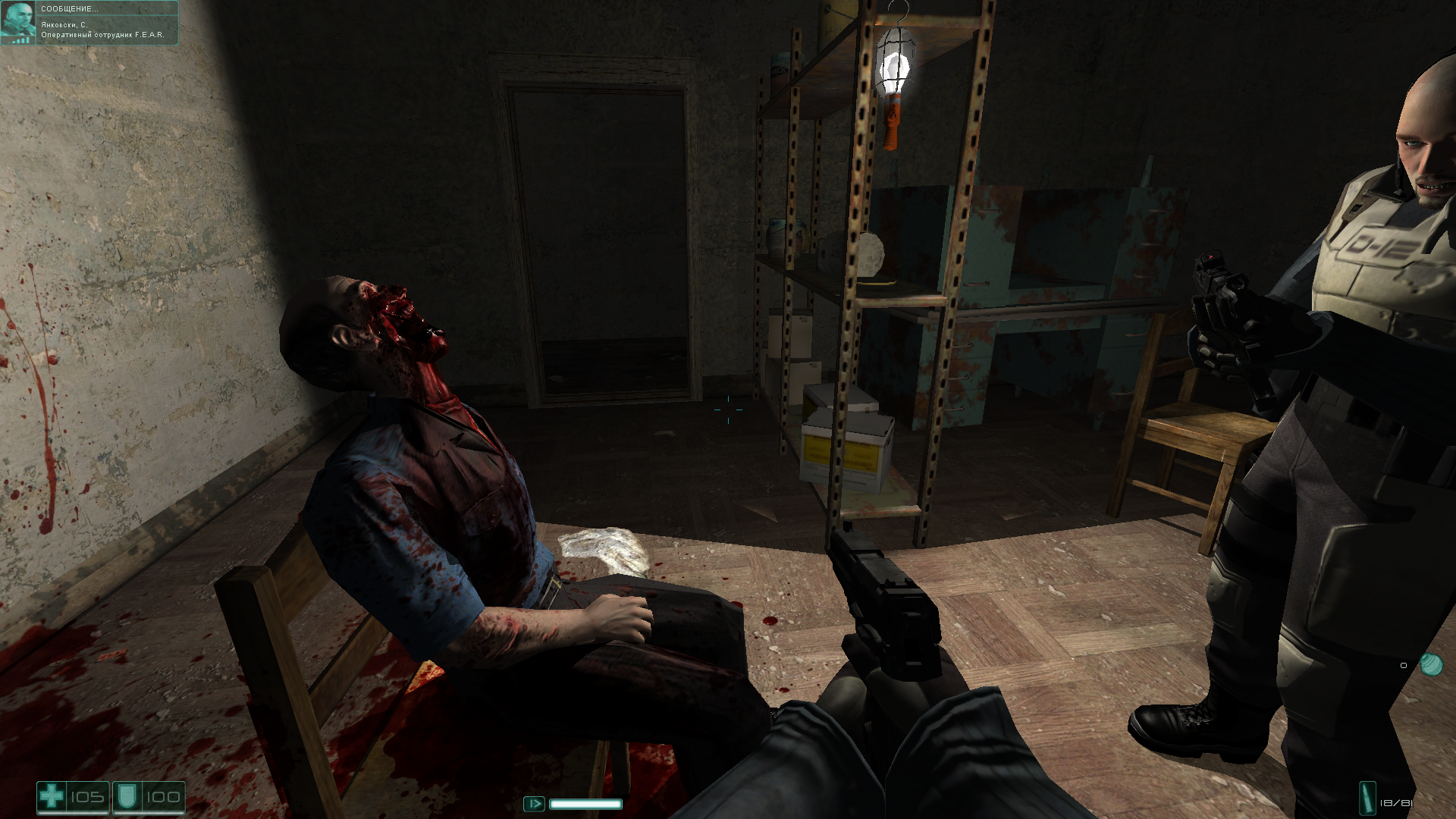This screenshot has height=819, width=1456.
Task: Activate the slow-motion reflex icon
Action: (x=534, y=803)
